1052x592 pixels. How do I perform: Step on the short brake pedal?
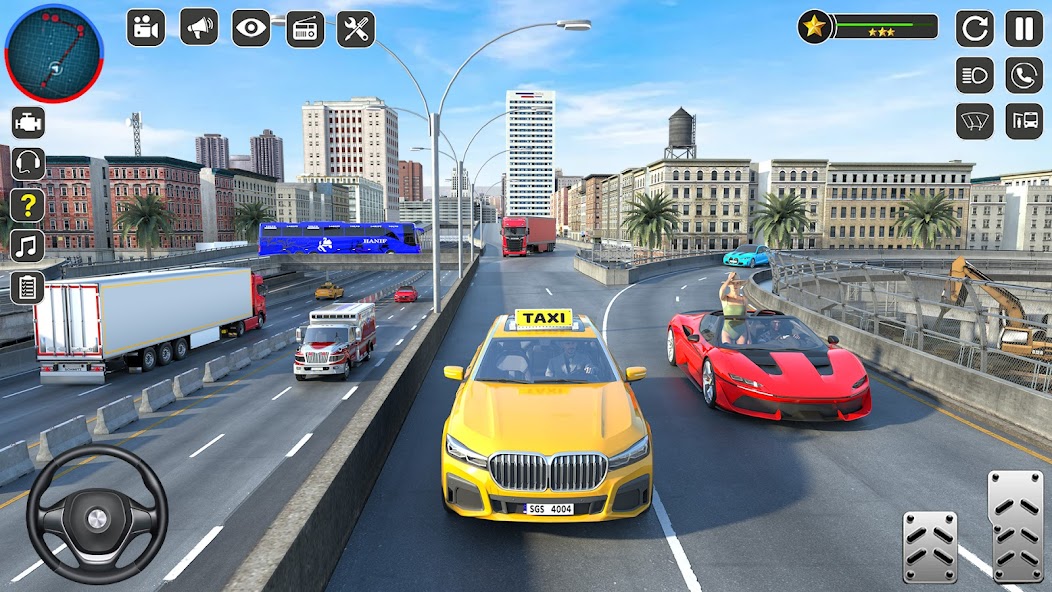tap(930, 545)
